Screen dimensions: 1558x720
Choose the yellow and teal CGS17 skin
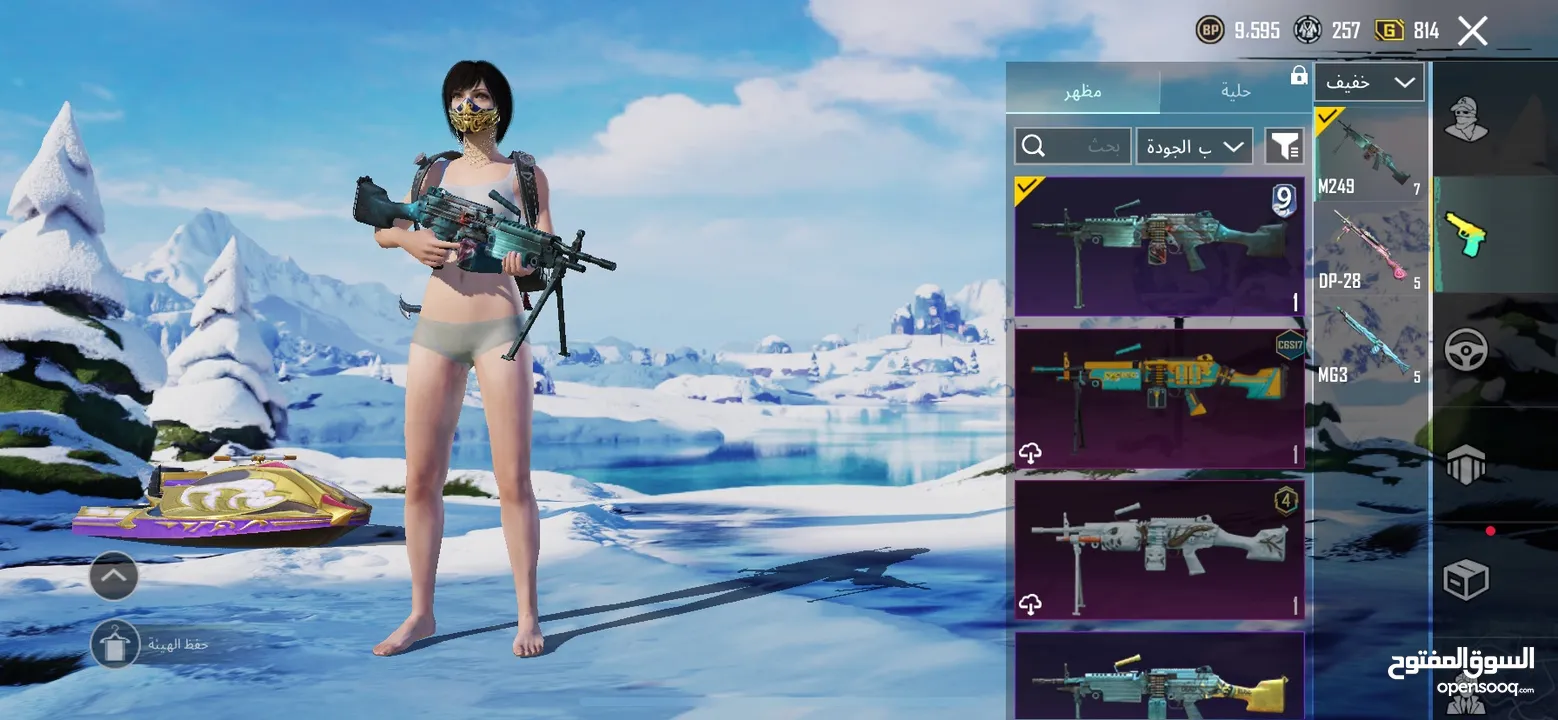(x=1159, y=395)
